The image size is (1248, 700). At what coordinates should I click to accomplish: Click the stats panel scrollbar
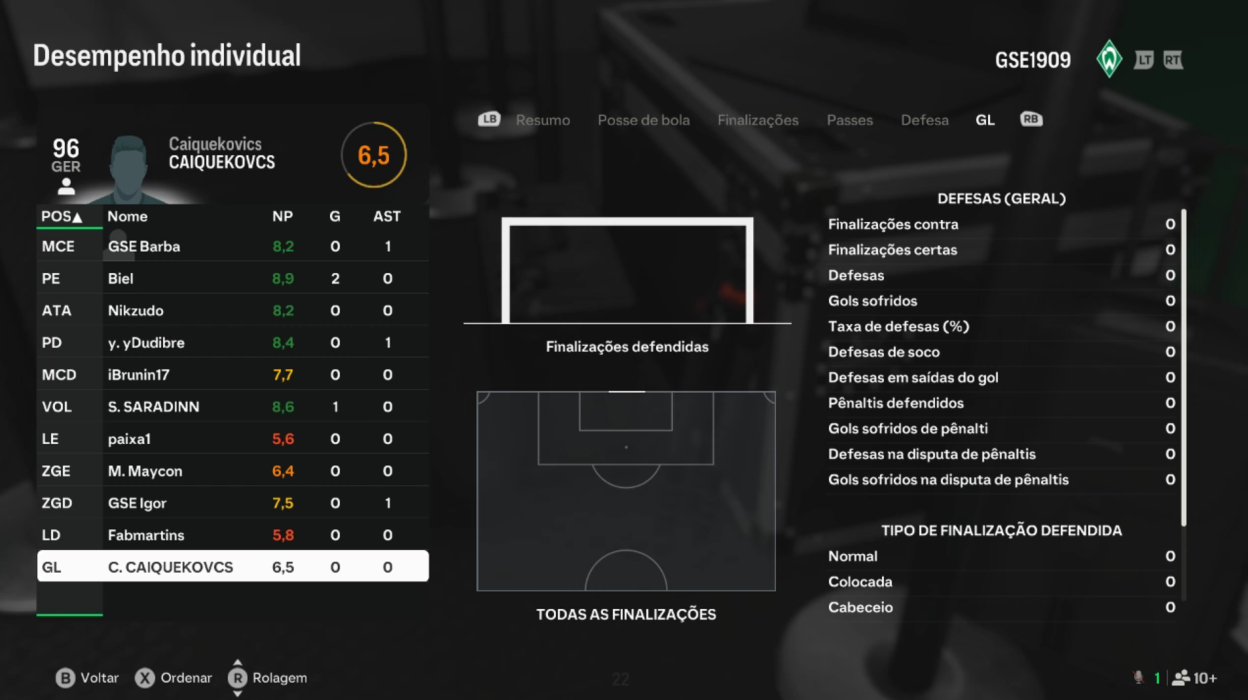point(1184,367)
